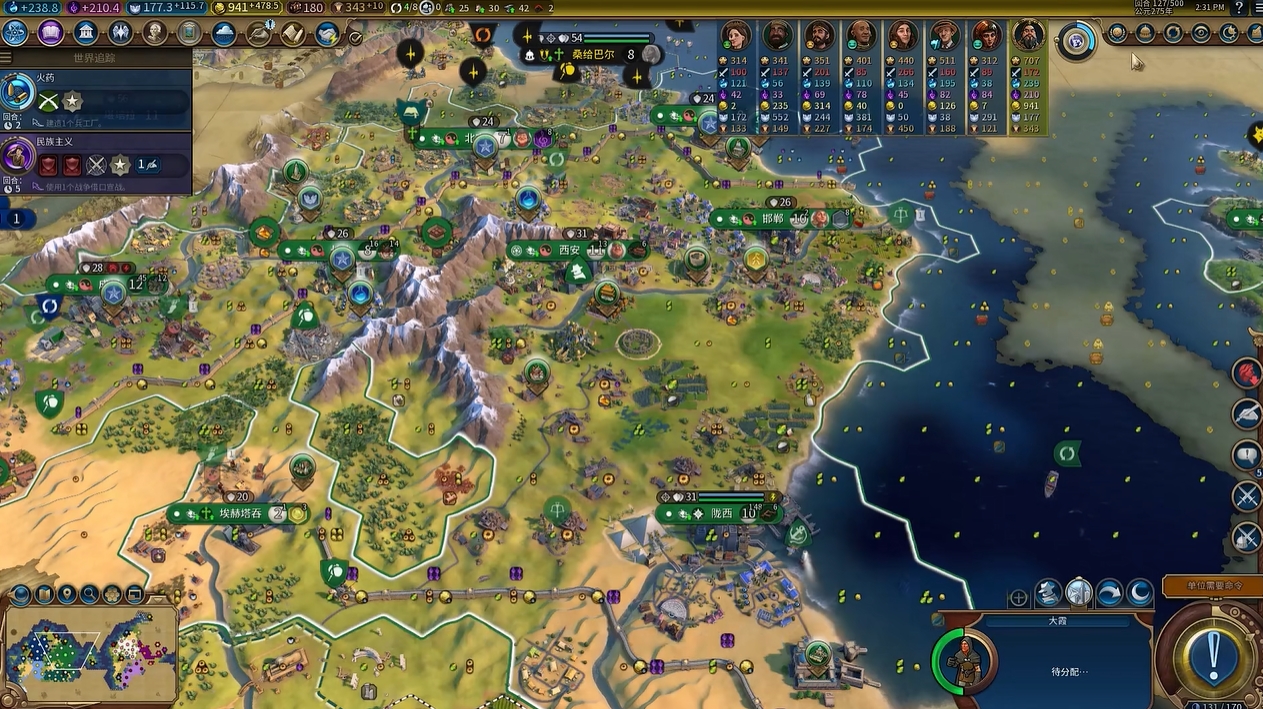Open the world rankings laurel icon

1118,34
